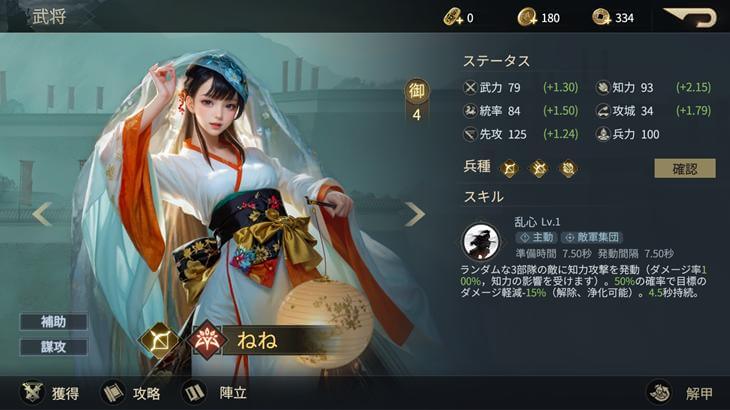Viewport: 730px width, 410px height.
Task: Open the 陣立 formation menu
Action: (217, 392)
